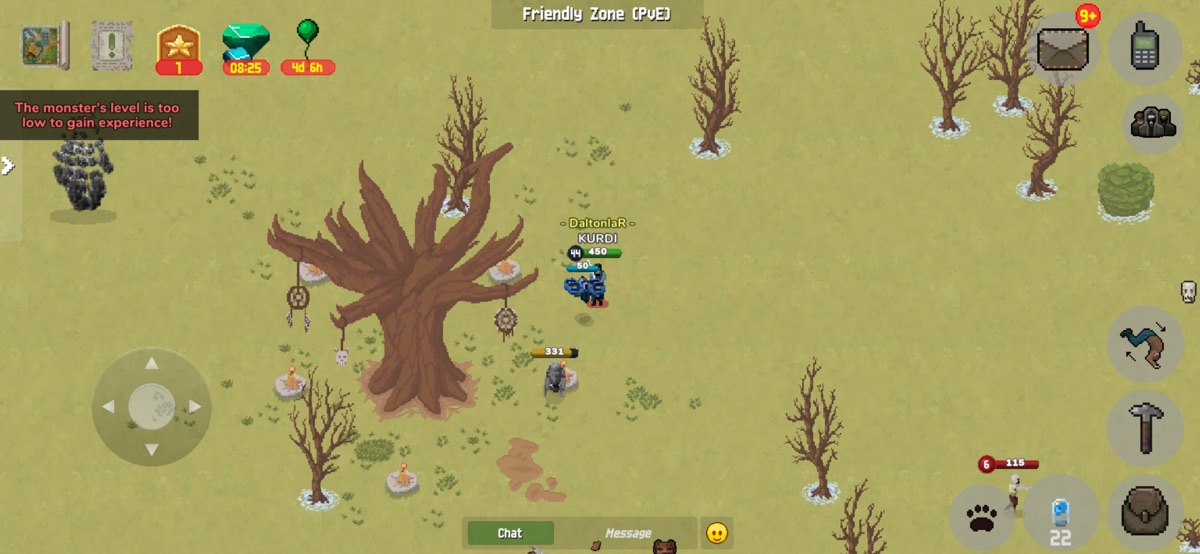
Task: Use the blue potion quick slot
Action: pyautogui.click(x=1060, y=516)
